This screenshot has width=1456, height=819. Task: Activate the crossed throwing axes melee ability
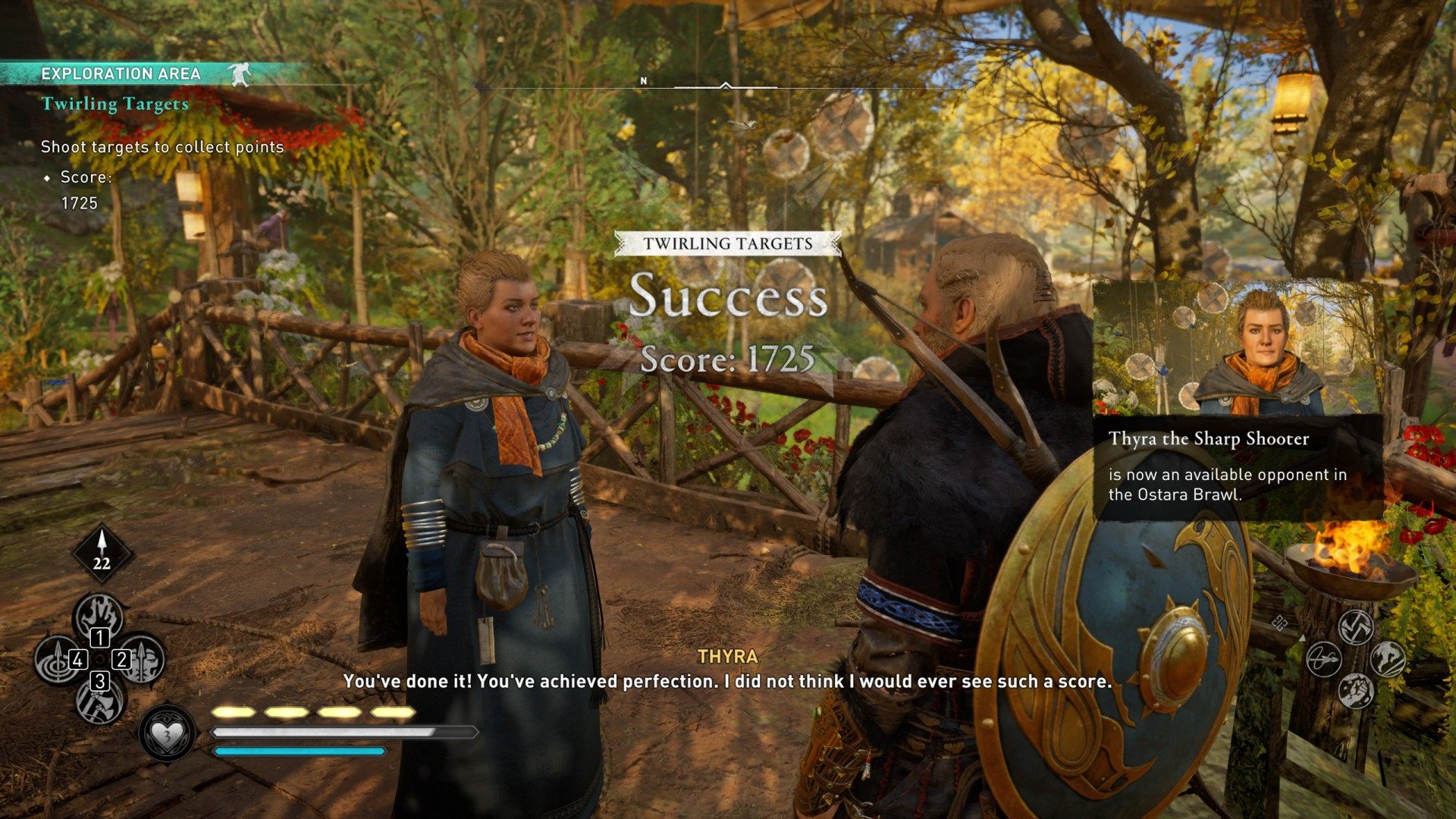pyautogui.click(x=1355, y=626)
